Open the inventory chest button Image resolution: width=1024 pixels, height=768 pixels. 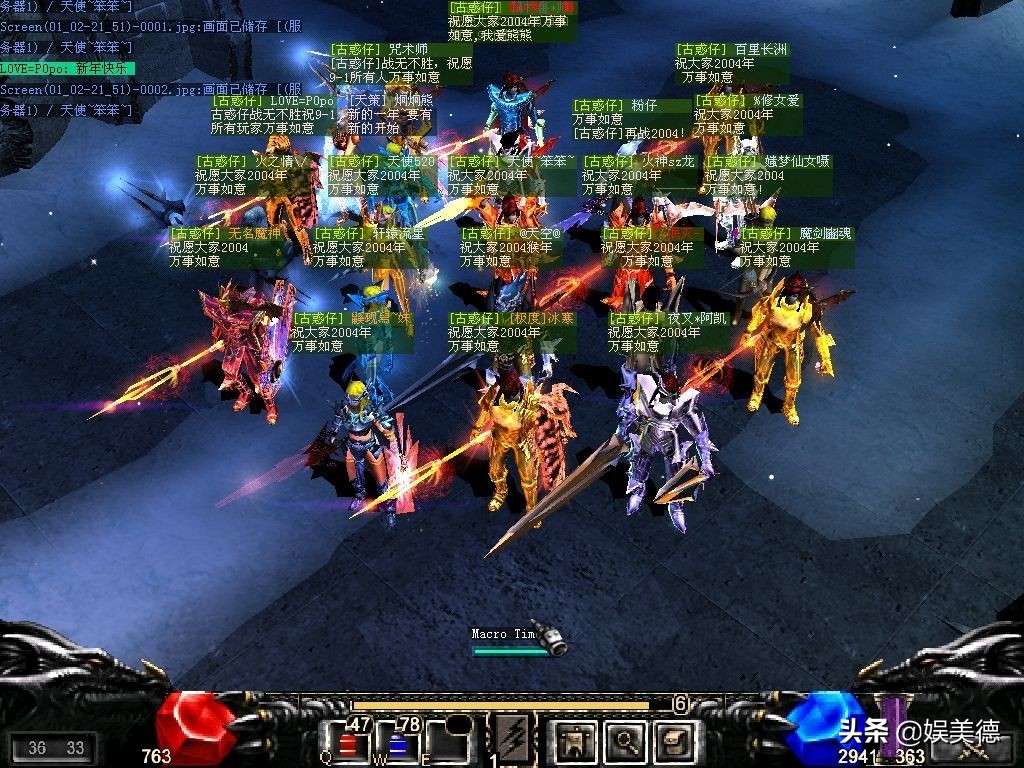pyautogui.click(x=674, y=741)
